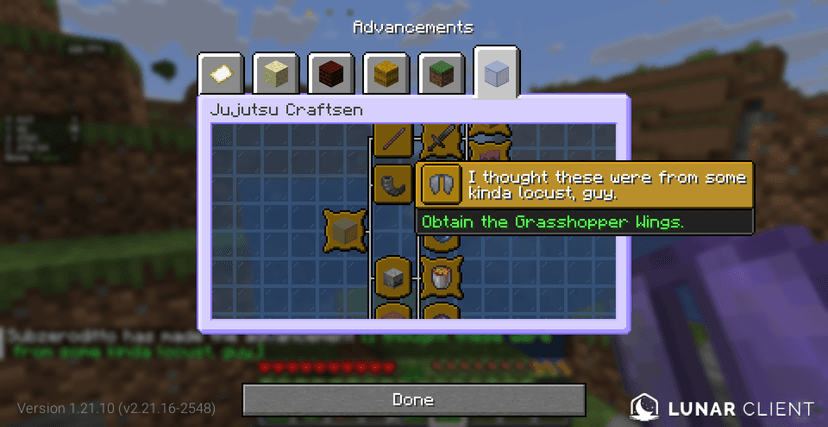Click the gray stone block advancement icon
Image resolution: width=828 pixels, height=427 pixels.
point(392,276)
